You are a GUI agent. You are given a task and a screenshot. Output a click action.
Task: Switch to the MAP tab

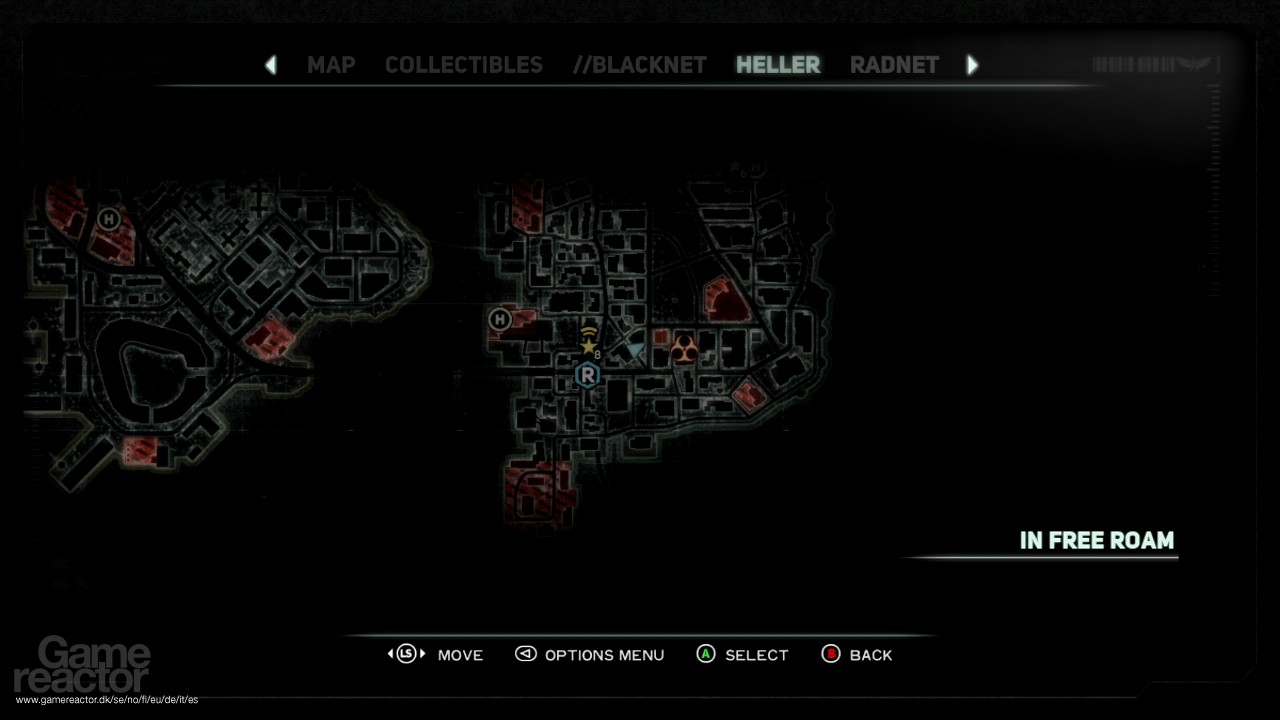pos(331,64)
